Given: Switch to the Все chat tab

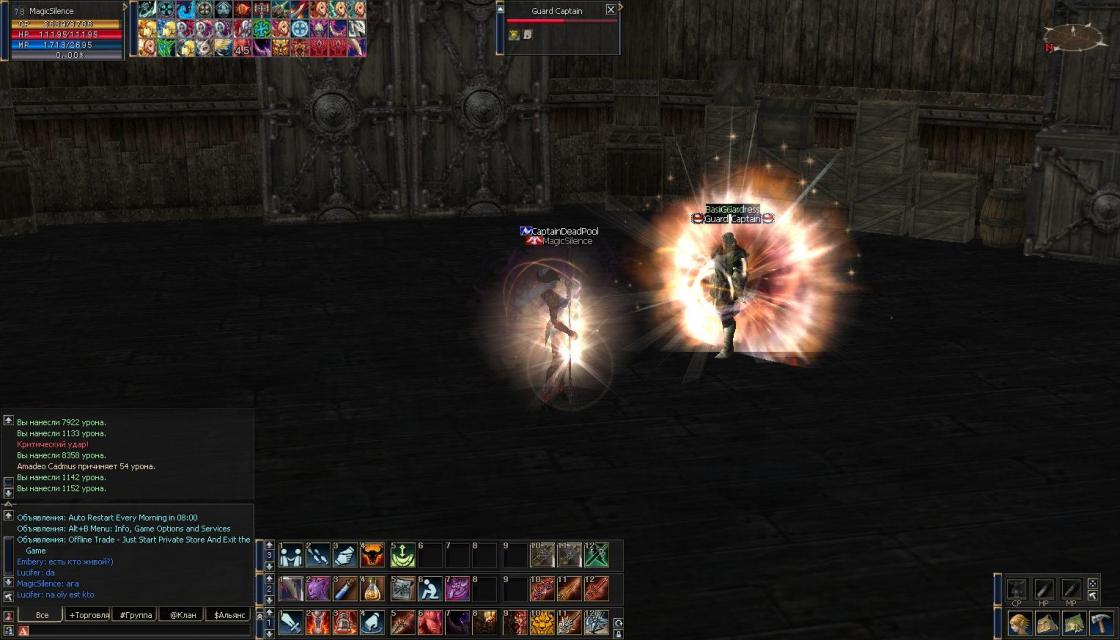Looking at the screenshot, I should 42,615.
